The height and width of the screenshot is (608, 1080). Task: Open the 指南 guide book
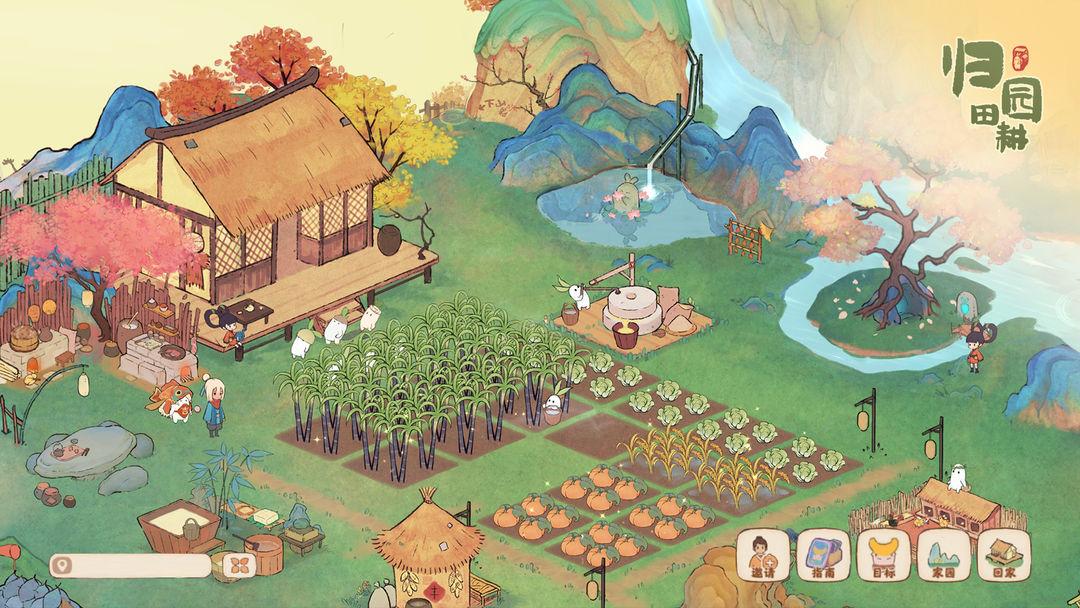coord(825,555)
